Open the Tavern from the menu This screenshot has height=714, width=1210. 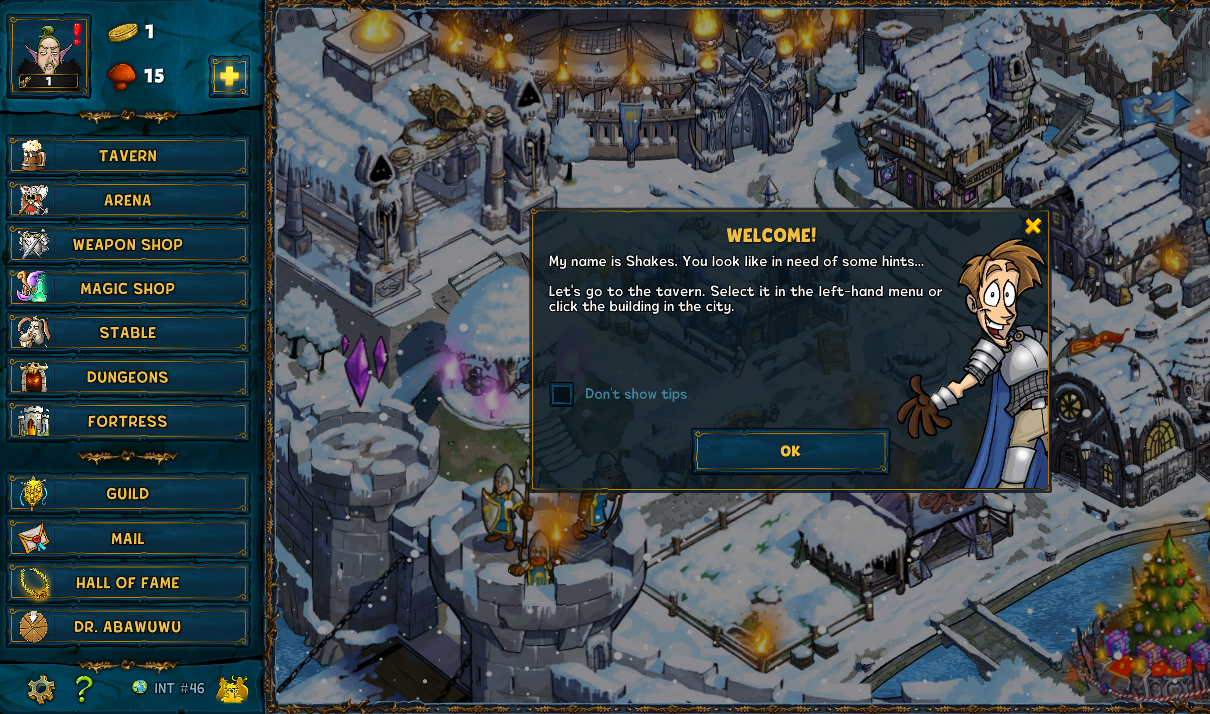[x=128, y=156]
